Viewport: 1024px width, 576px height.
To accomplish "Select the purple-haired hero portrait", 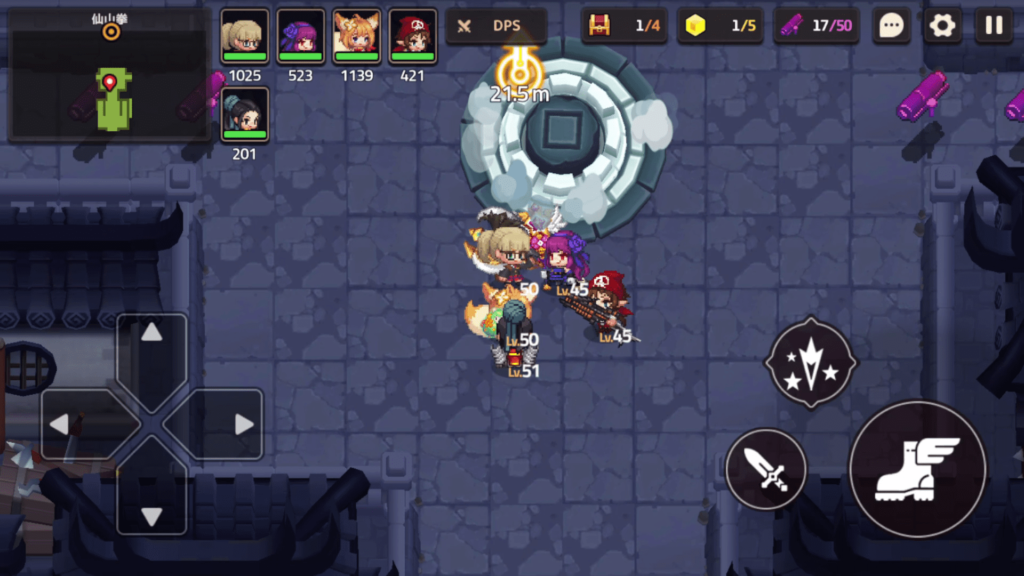I will (300, 37).
